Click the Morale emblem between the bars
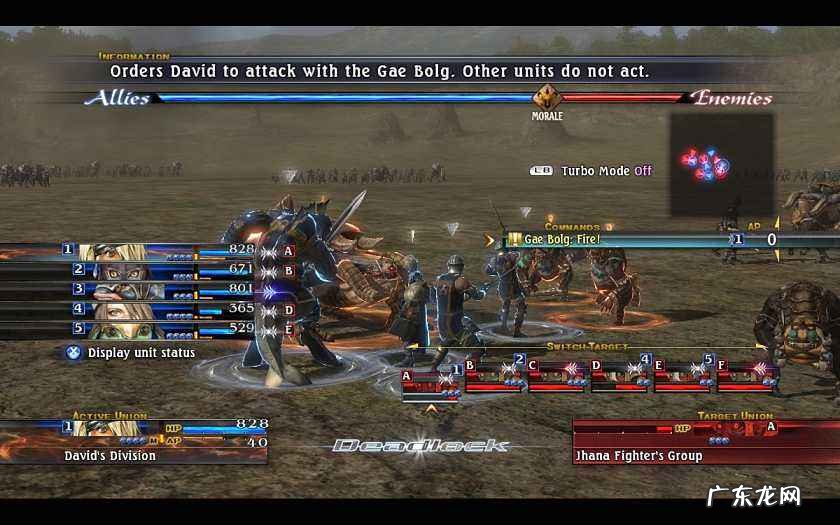The width and height of the screenshot is (840, 525). pos(547,97)
